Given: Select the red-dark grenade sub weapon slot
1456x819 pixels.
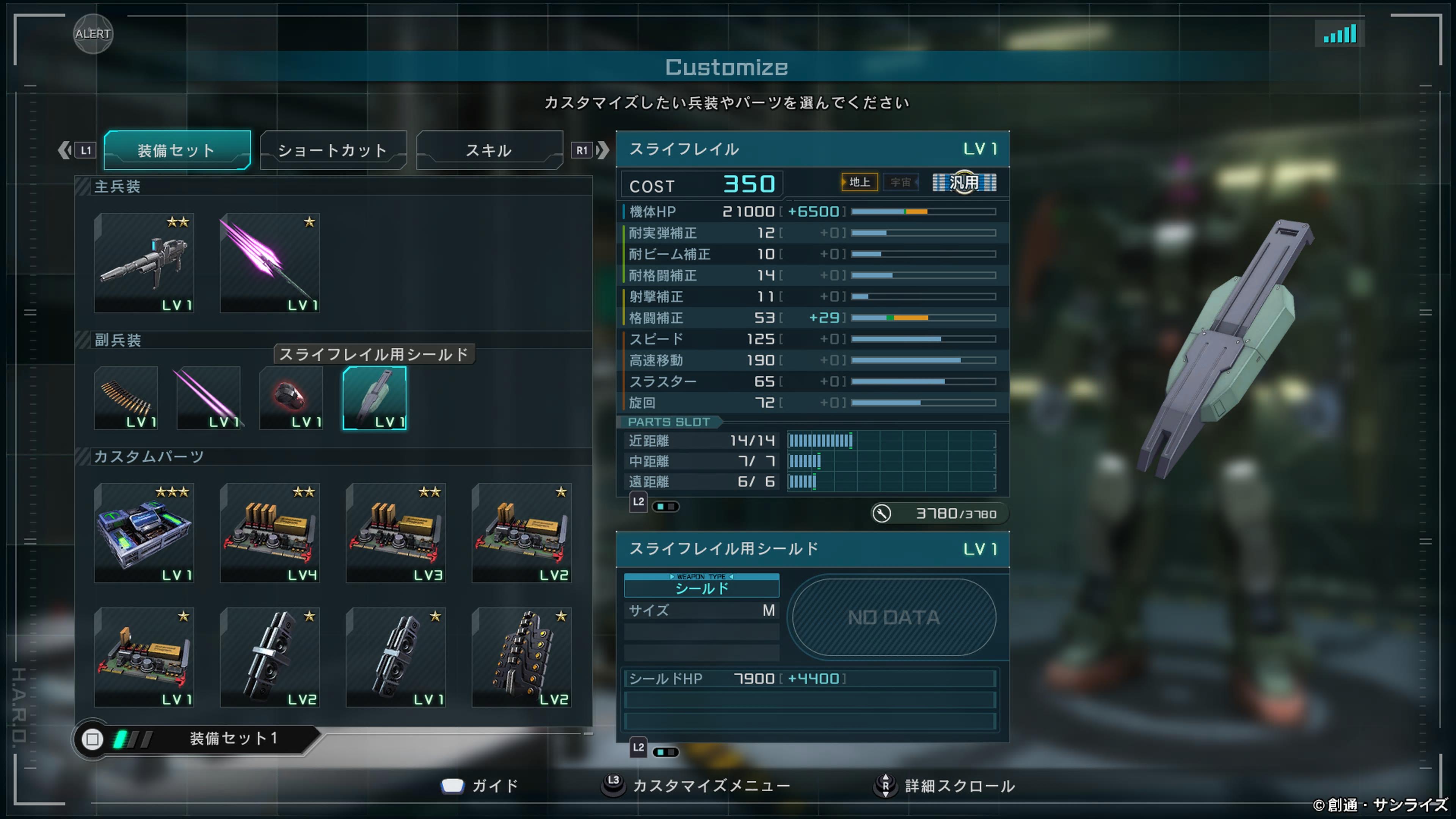Looking at the screenshot, I should pyautogui.click(x=291, y=398).
